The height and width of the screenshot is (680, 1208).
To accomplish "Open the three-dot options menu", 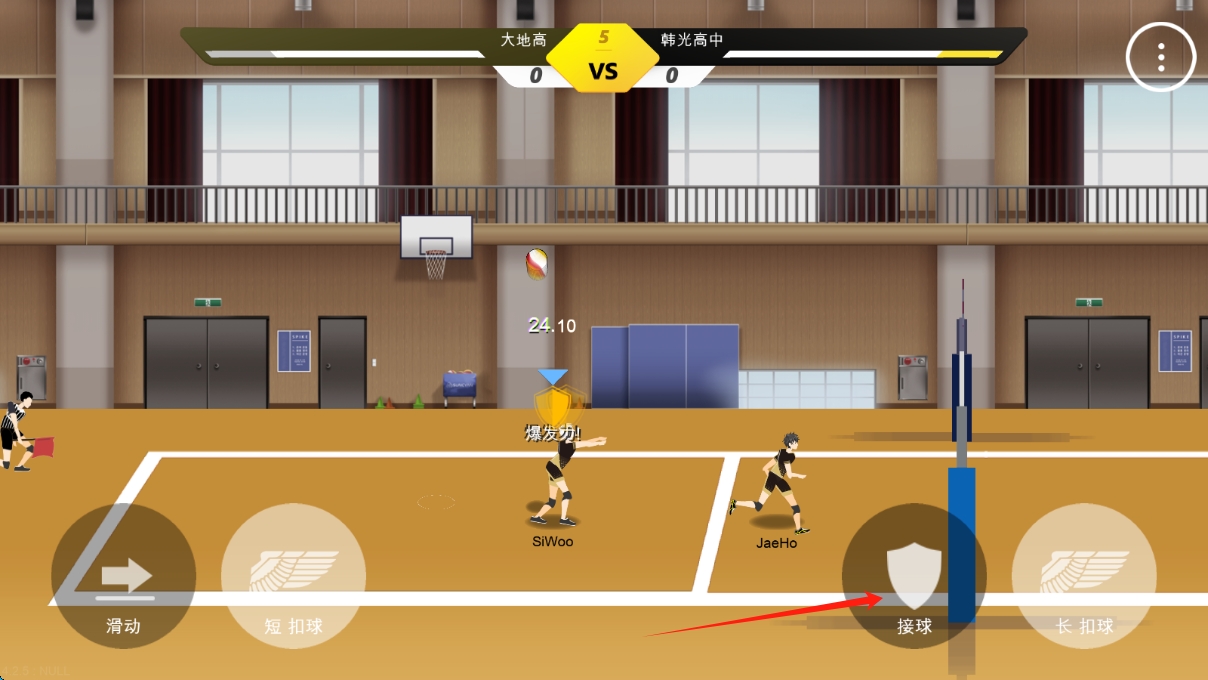I will coord(1161,57).
